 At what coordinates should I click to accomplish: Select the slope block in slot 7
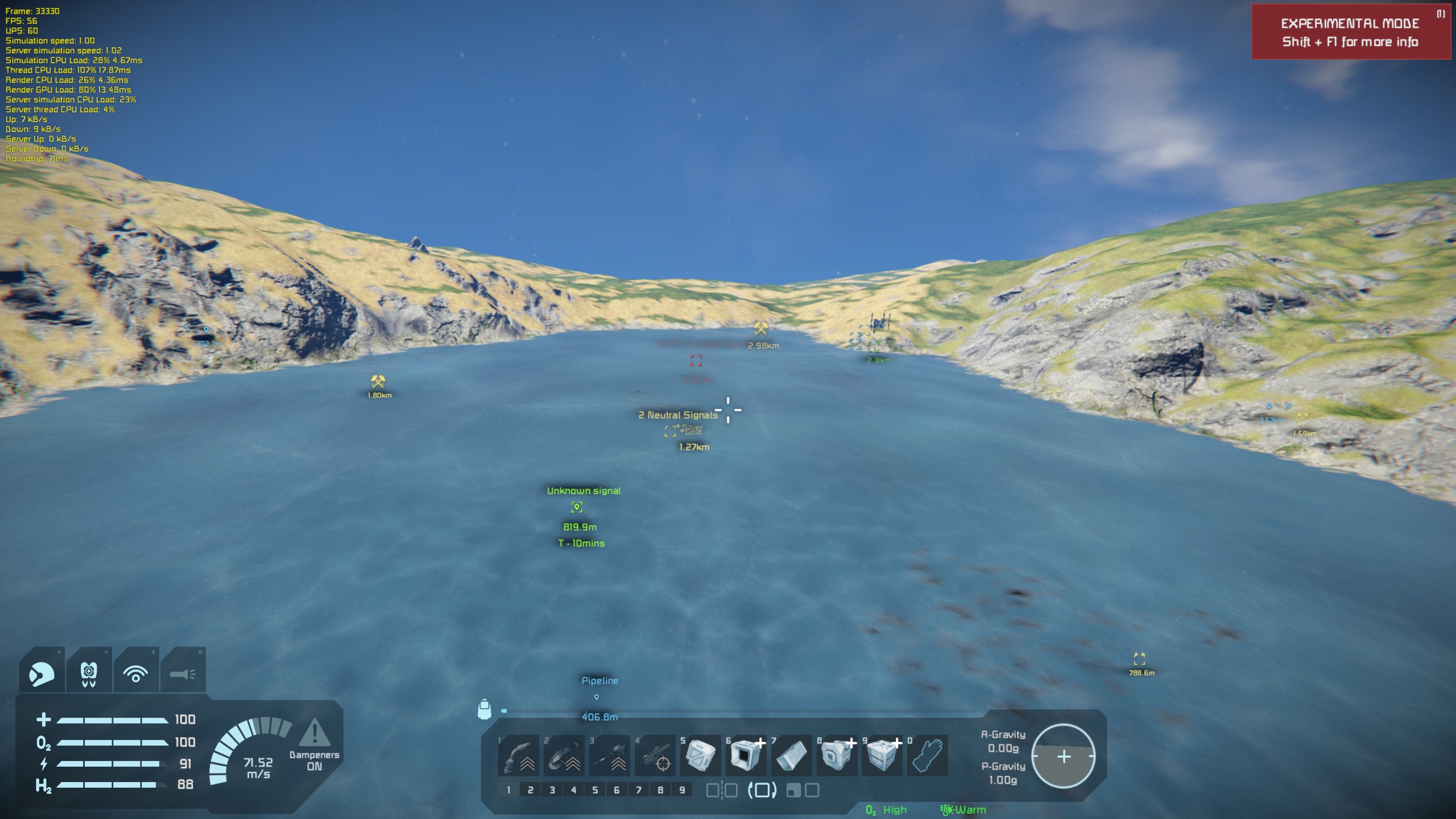click(791, 756)
